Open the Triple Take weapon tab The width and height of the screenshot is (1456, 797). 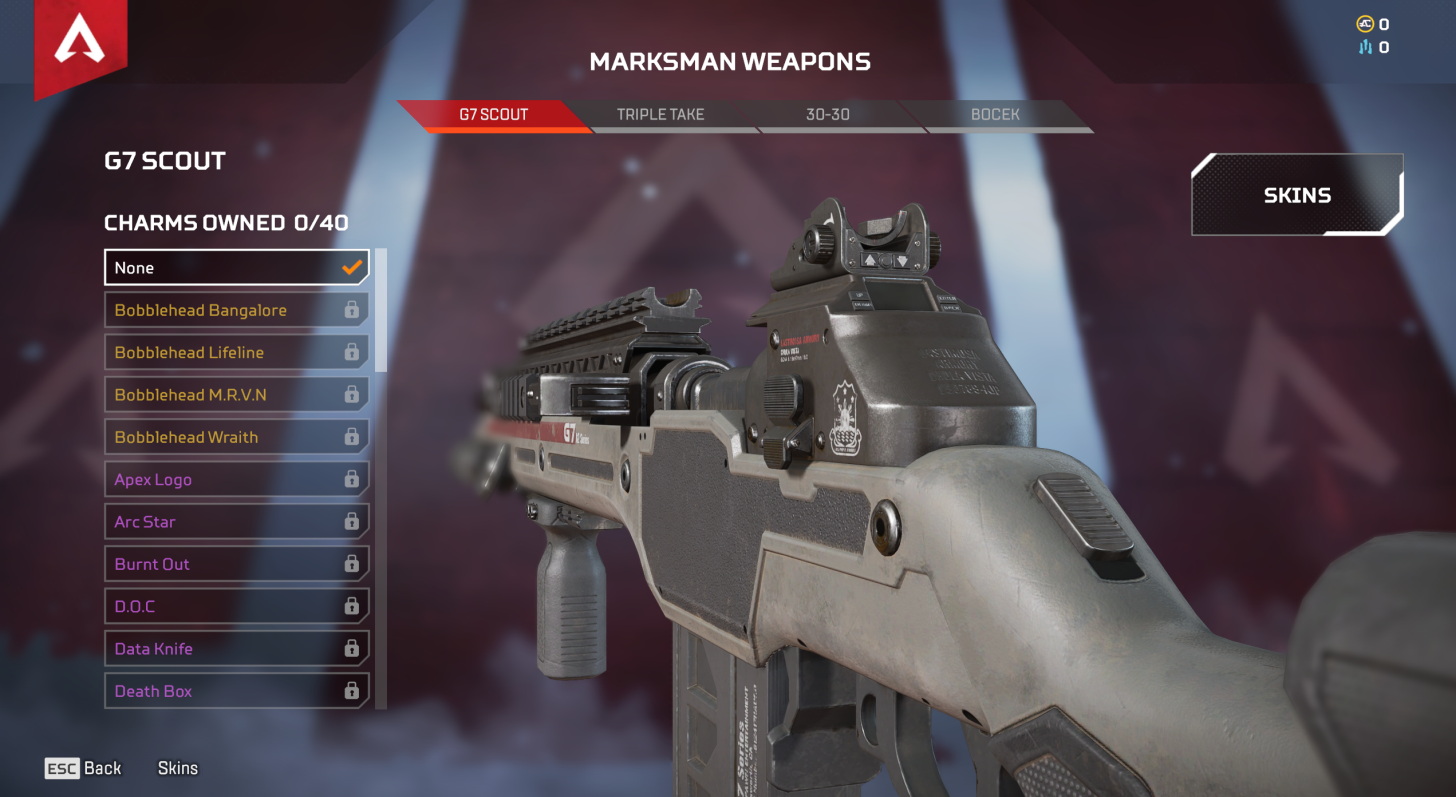click(x=660, y=115)
